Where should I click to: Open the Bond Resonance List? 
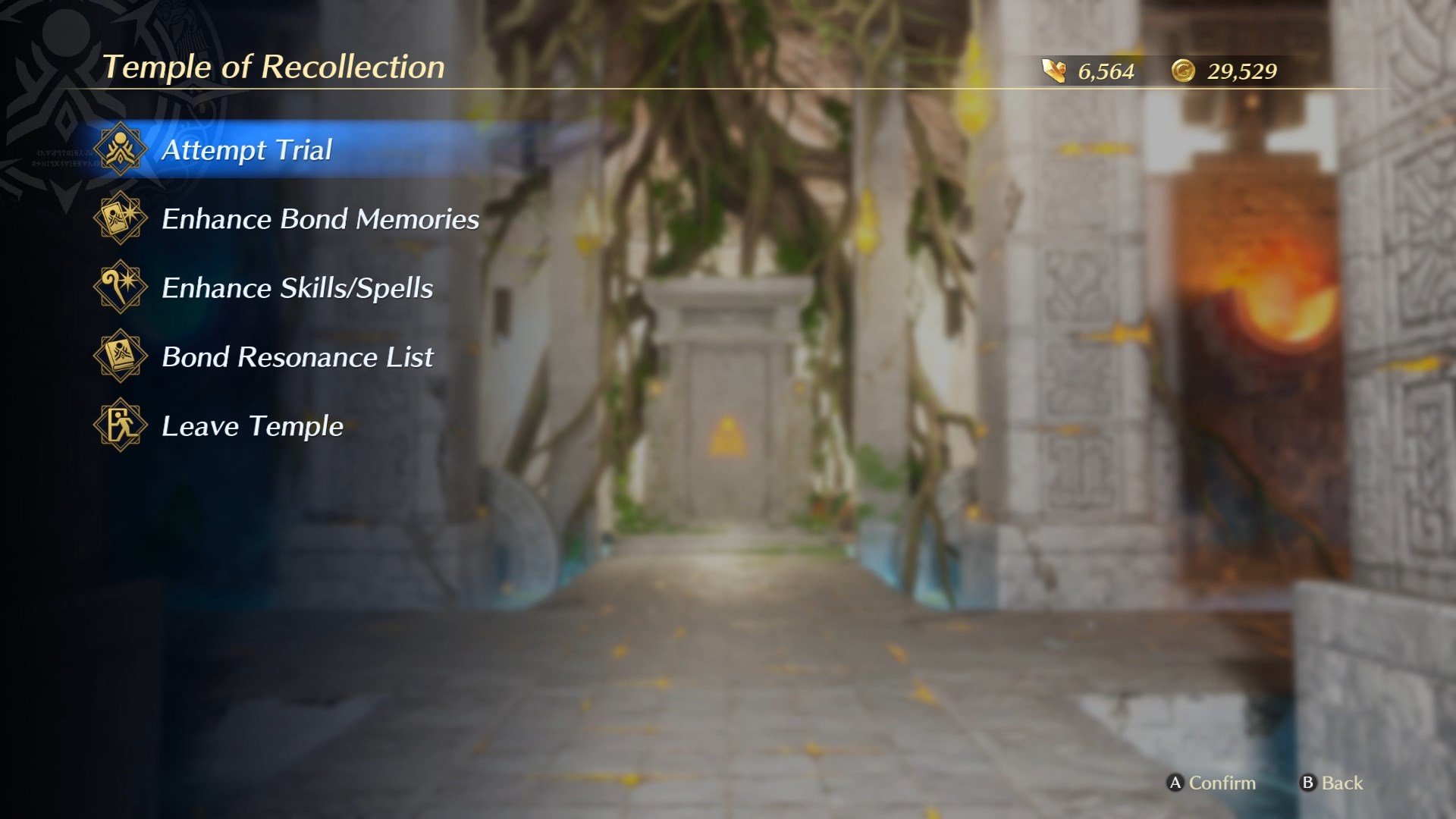click(x=297, y=357)
